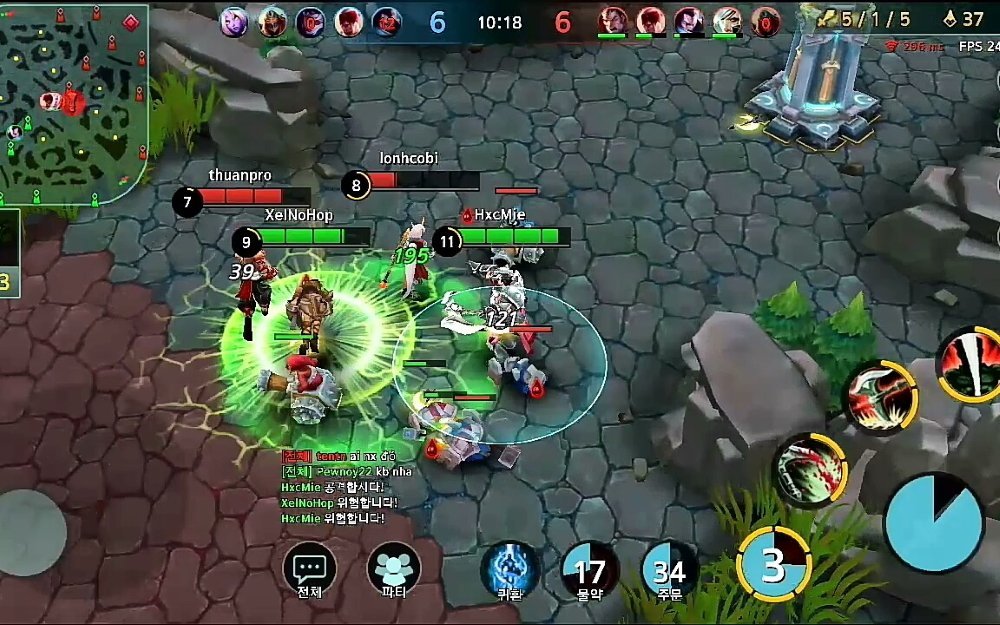The image size is (1000, 625).
Task: Open the all-chat (전체) button
Action: point(309,570)
